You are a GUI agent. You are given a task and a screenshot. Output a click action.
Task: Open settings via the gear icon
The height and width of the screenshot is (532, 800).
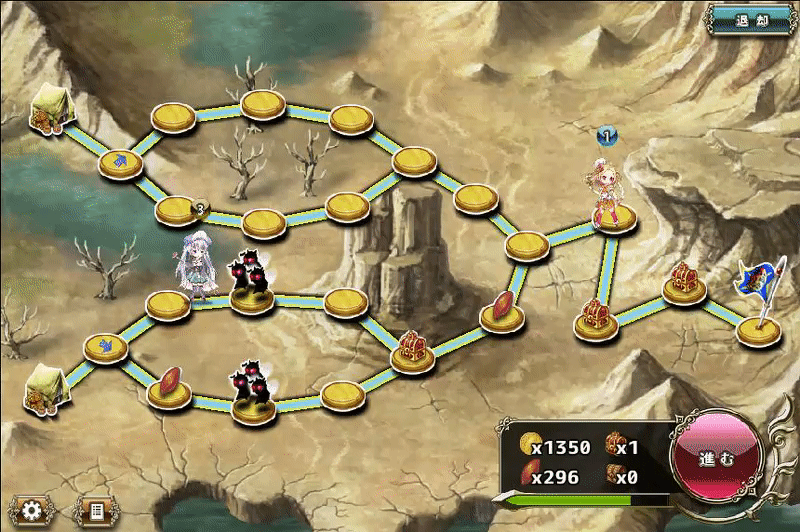click(x=32, y=511)
